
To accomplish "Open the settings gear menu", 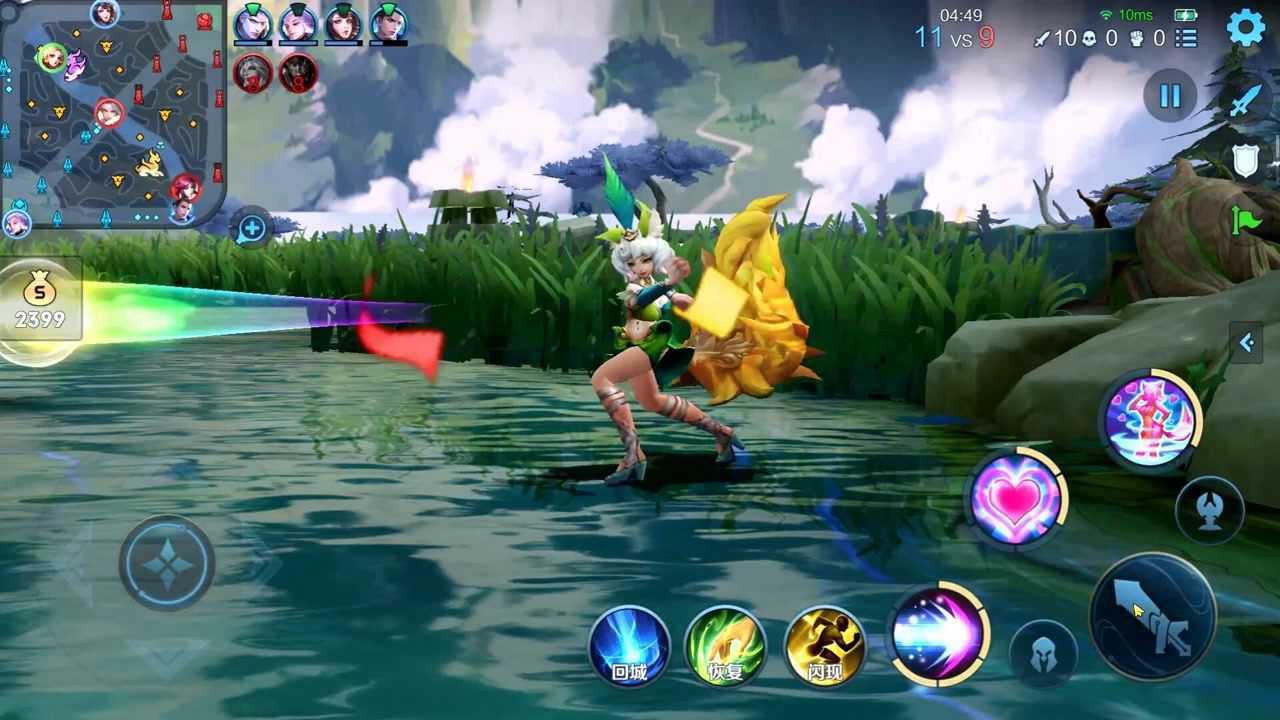I will pyautogui.click(x=1245, y=27).
